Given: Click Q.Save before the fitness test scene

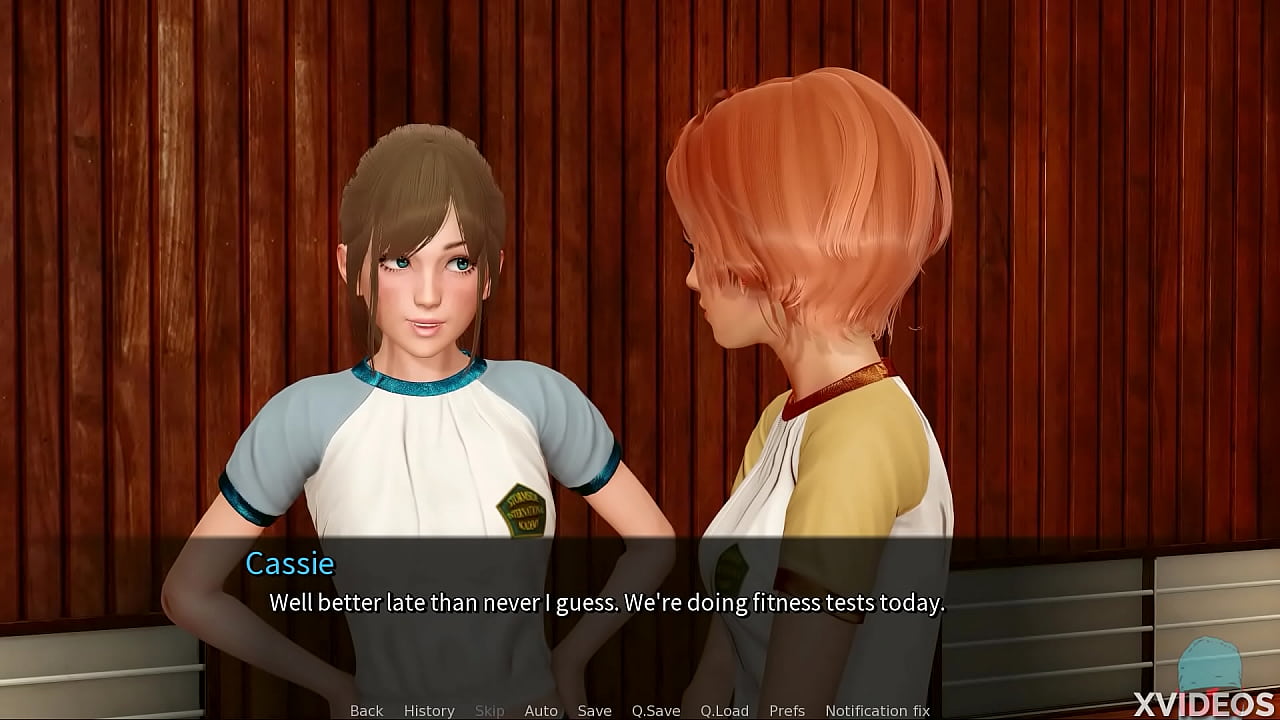Looking at the screenshot, I should [x=656, y=710].
